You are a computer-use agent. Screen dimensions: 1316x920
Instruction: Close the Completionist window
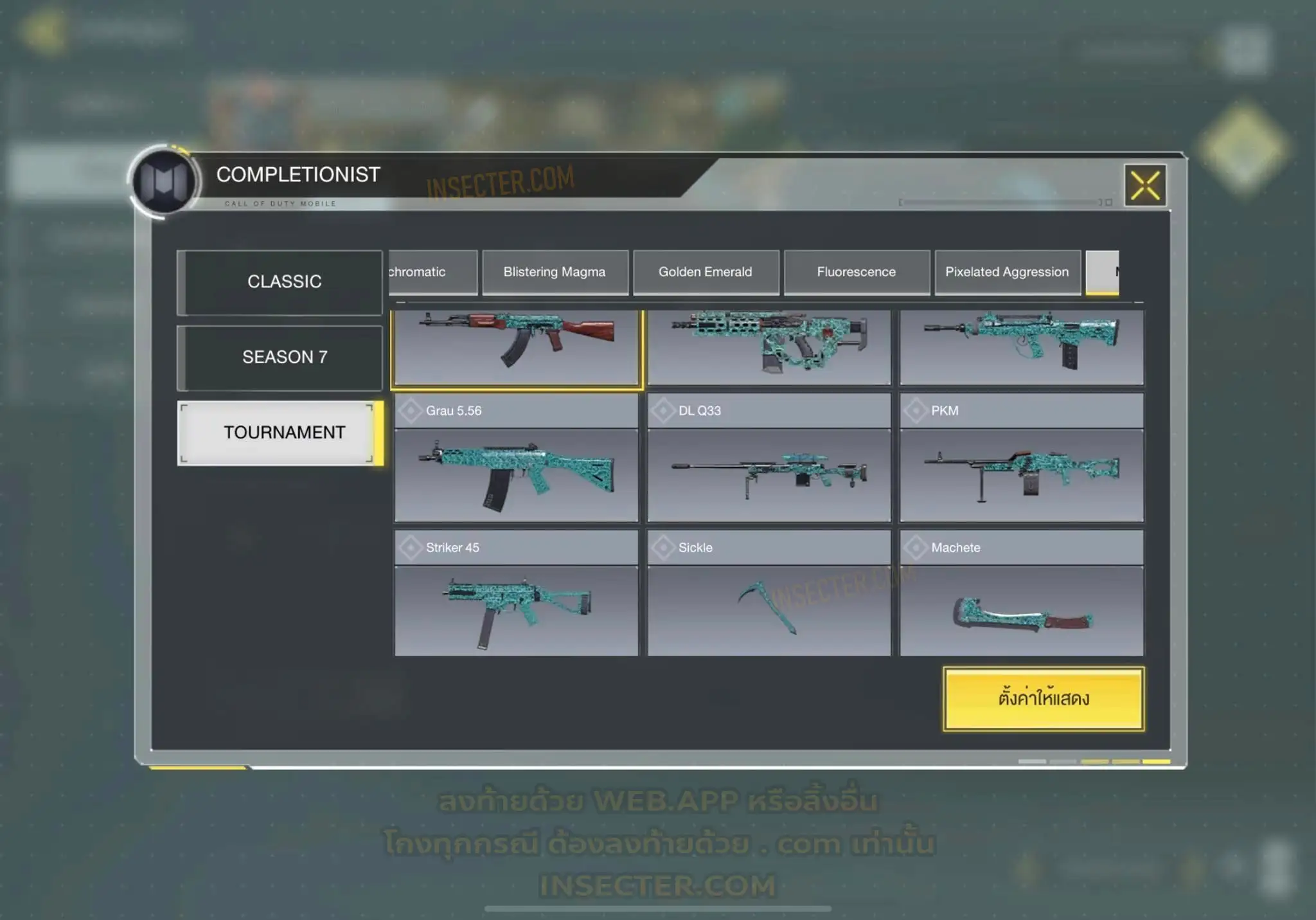click(x=1145, y=186)
